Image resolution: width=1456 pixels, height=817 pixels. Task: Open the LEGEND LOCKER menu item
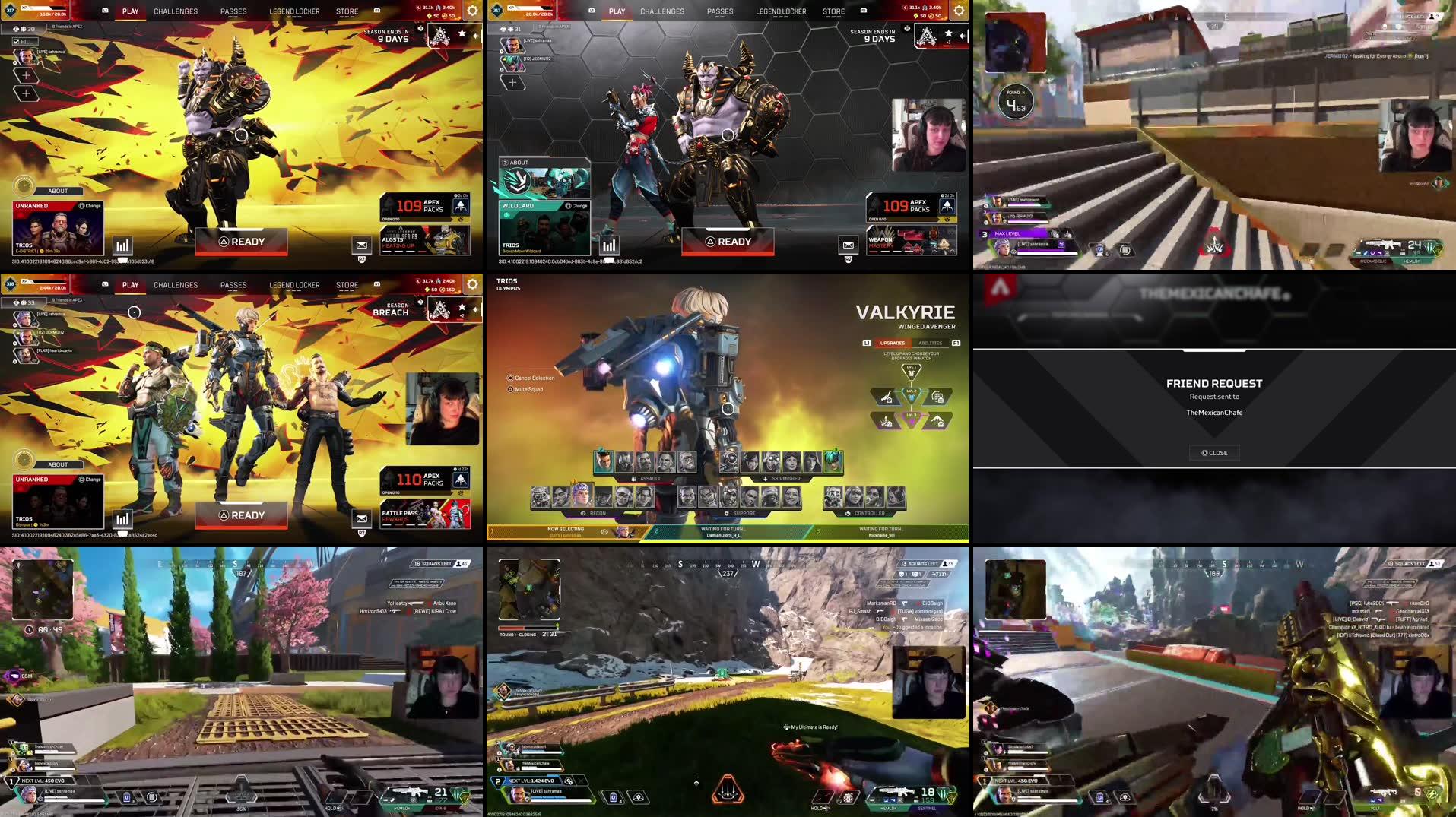[293, 11]
